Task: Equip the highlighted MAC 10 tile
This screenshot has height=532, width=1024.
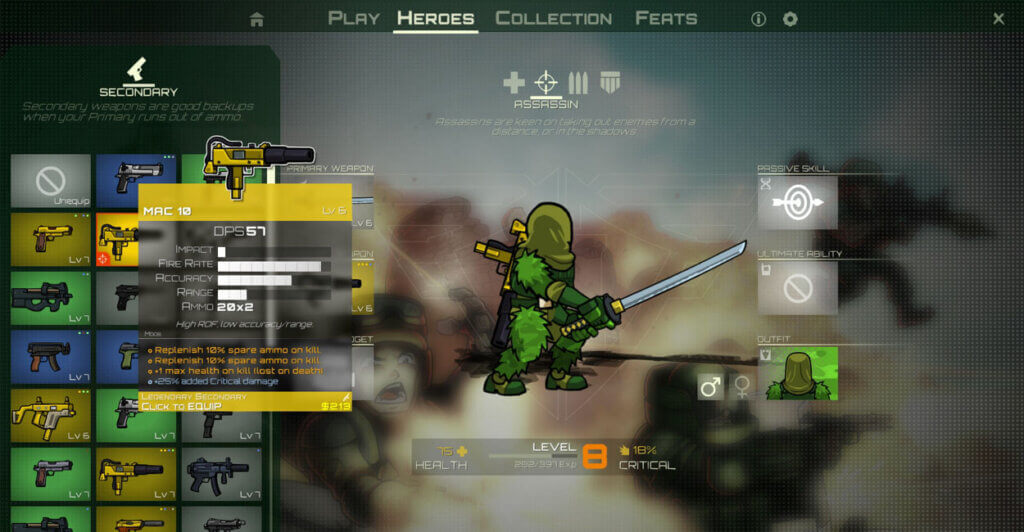Action: [x=117, y=240]
